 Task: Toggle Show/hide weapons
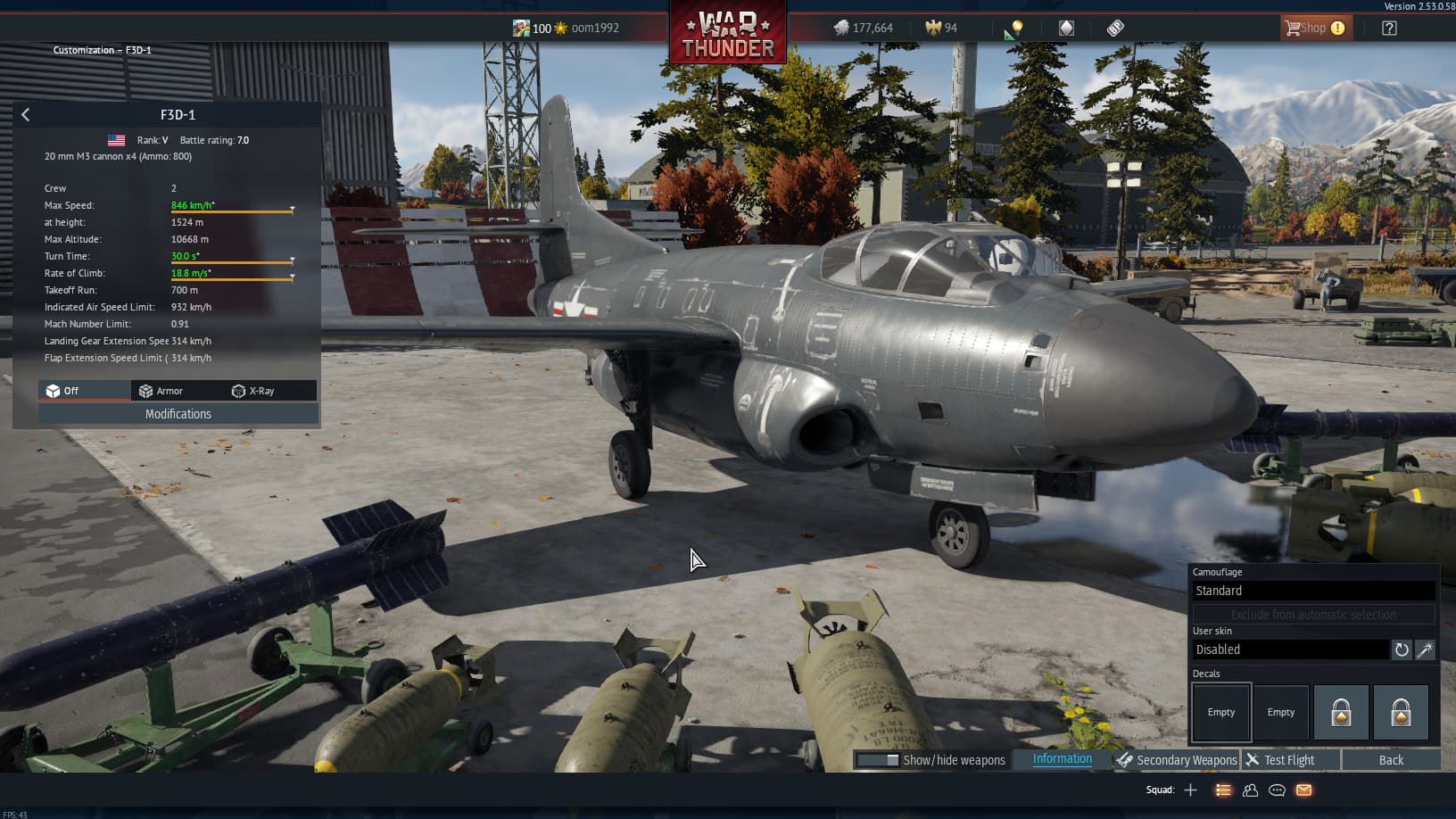931,759
